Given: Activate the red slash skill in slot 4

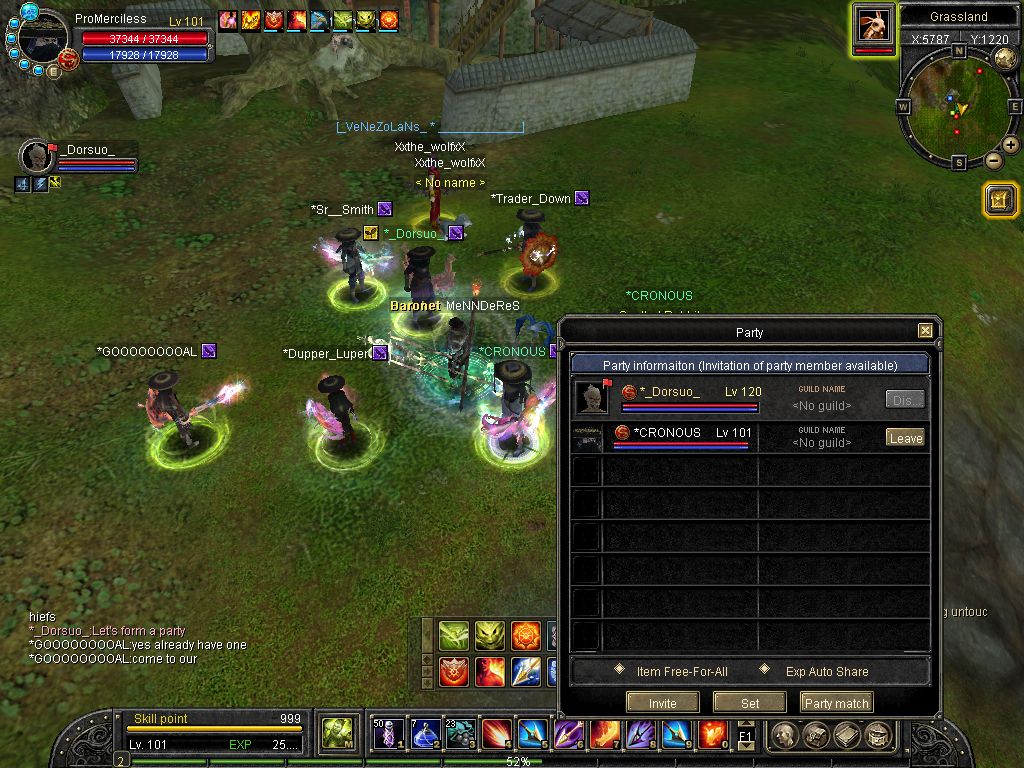Looking at the screenshot, I should click(497, 735).
